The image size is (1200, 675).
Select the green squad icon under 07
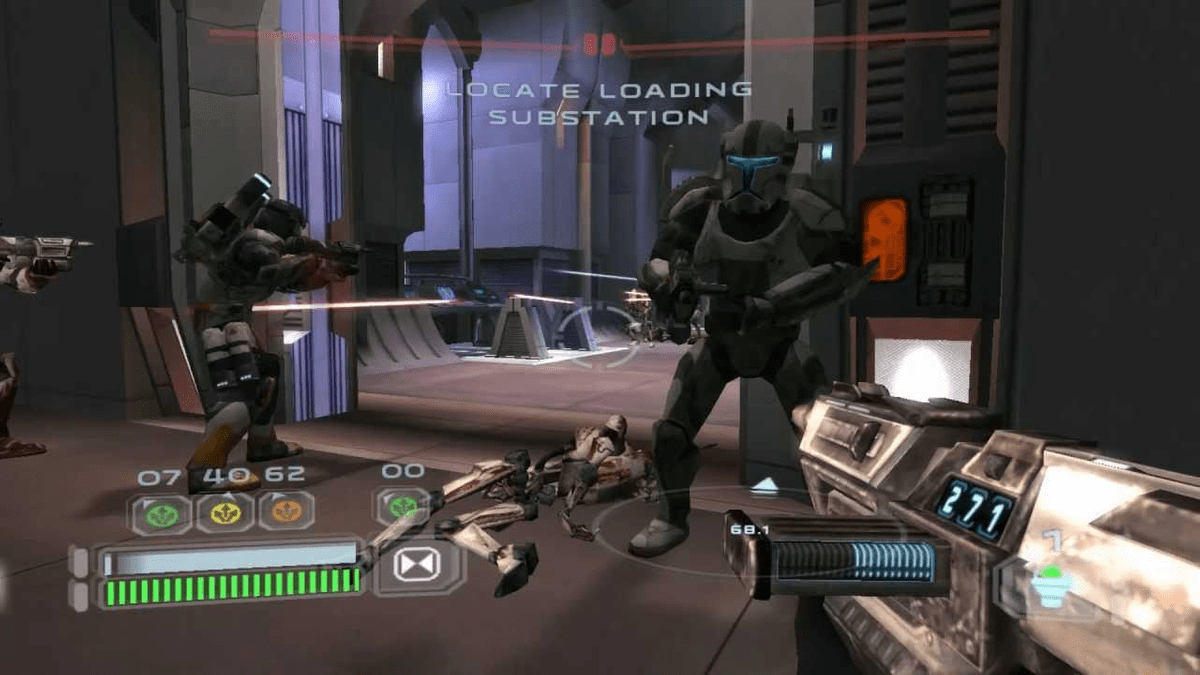point(160,513)
